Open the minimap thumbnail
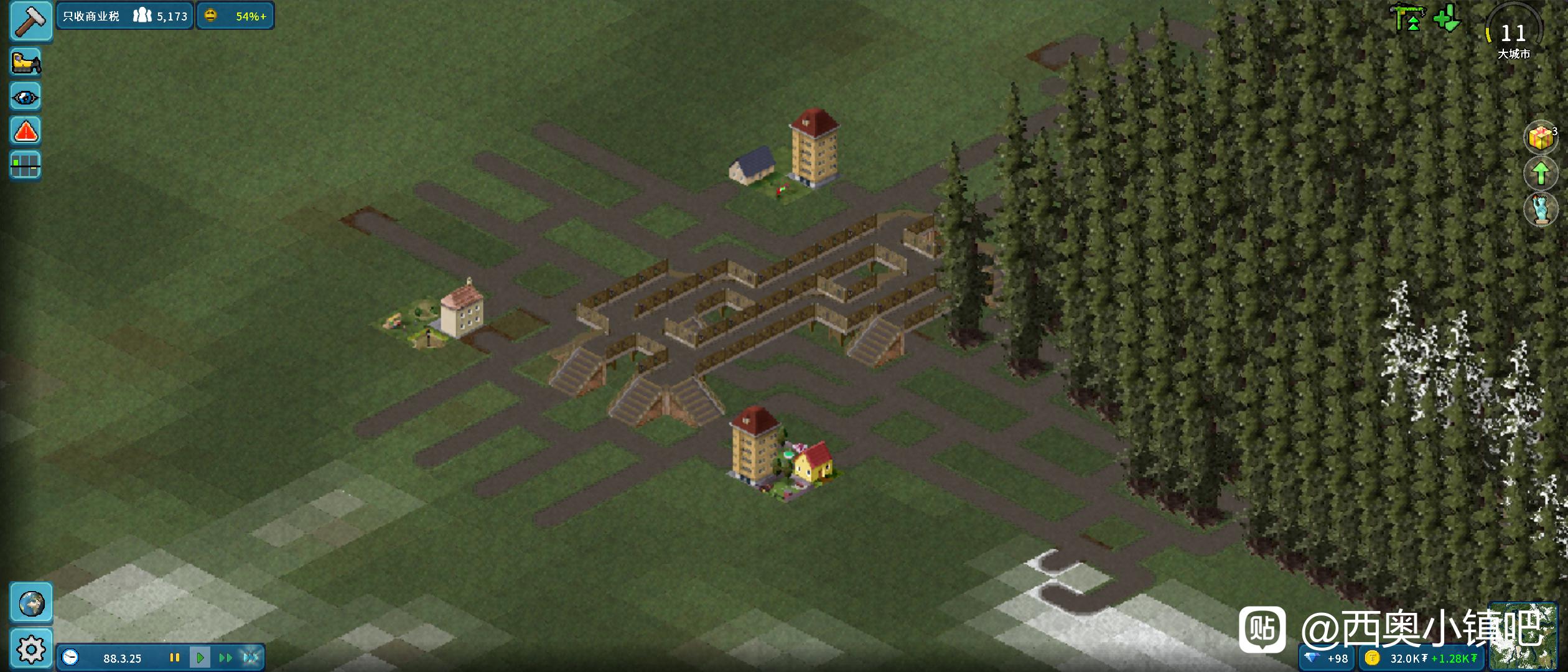The height and width of the screenshot is (672, 1568). click(x=1523, y=636)
